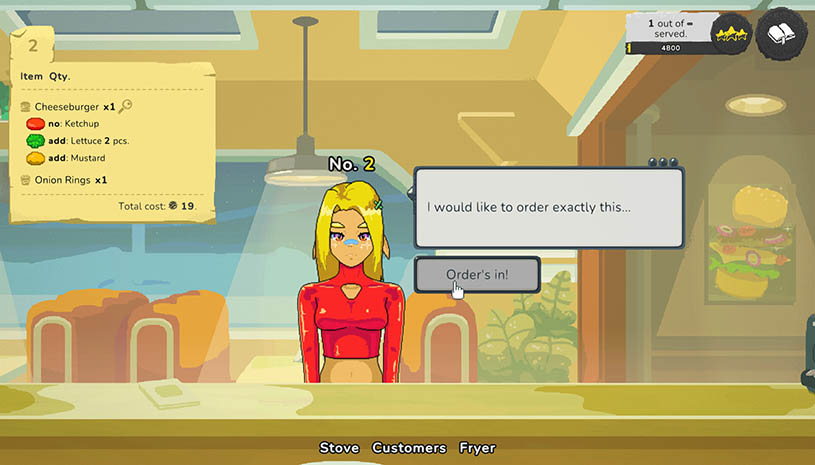Viewport: 815px width, 465px height.
Task: Click the three-star rating badge
Action: coord(730,35)
